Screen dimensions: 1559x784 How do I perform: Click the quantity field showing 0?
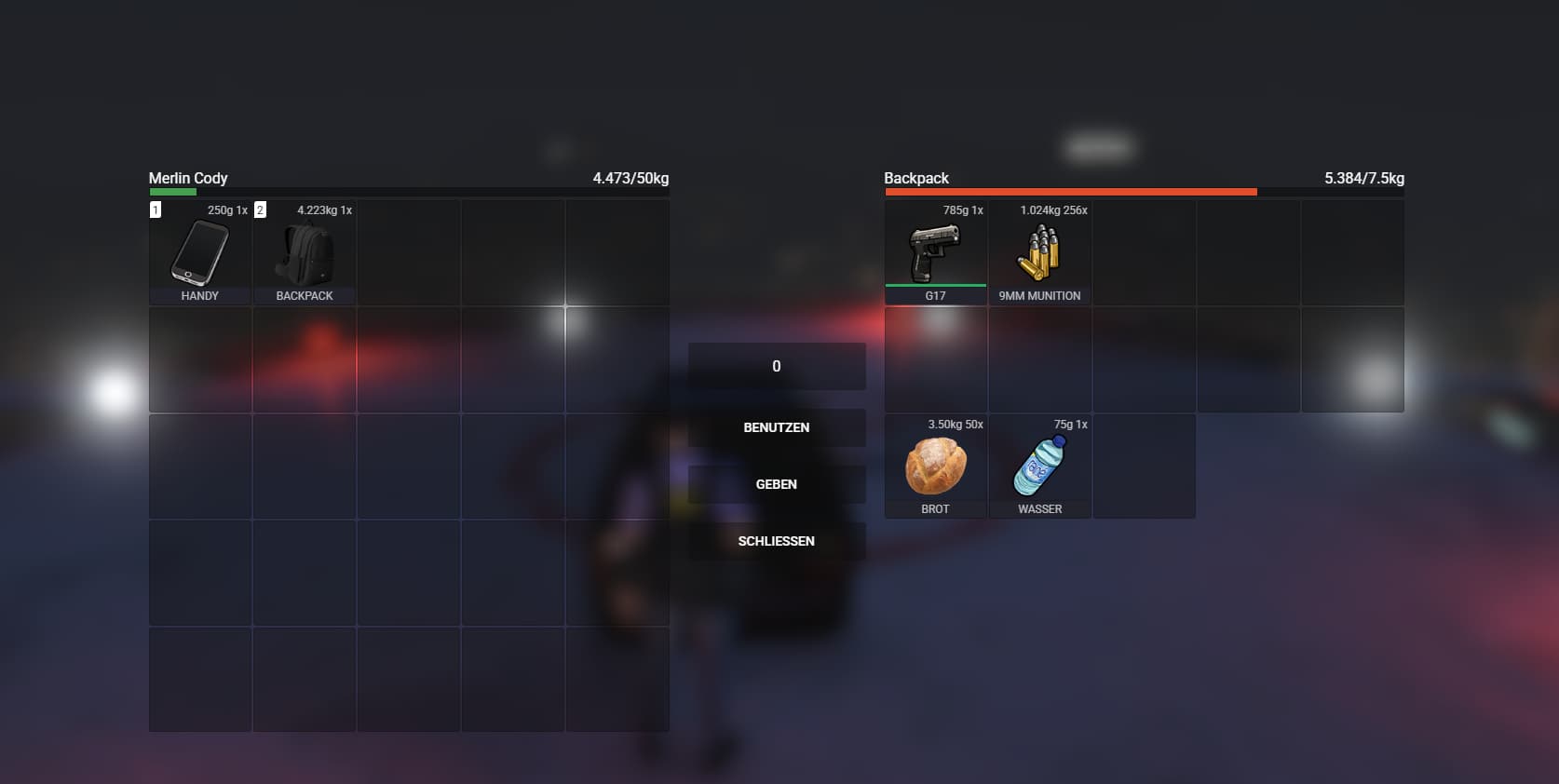coord(777,366)
